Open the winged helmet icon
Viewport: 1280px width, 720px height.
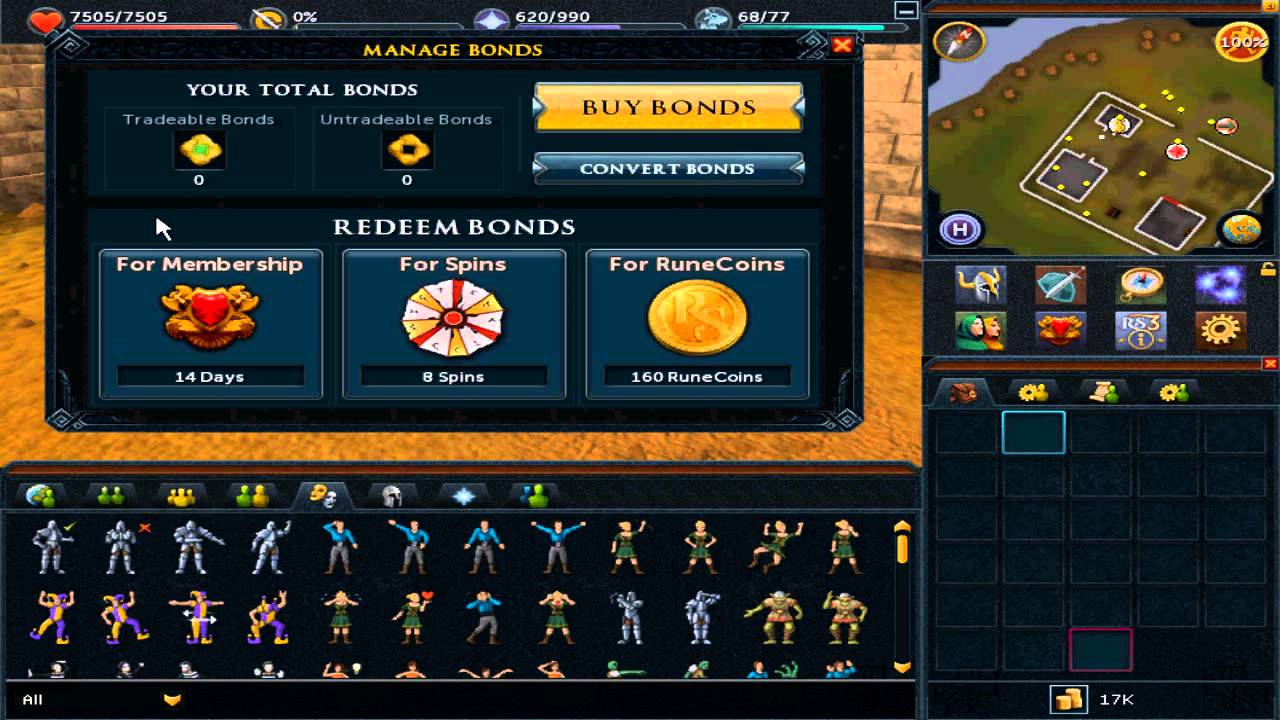(x=980, y=285)
